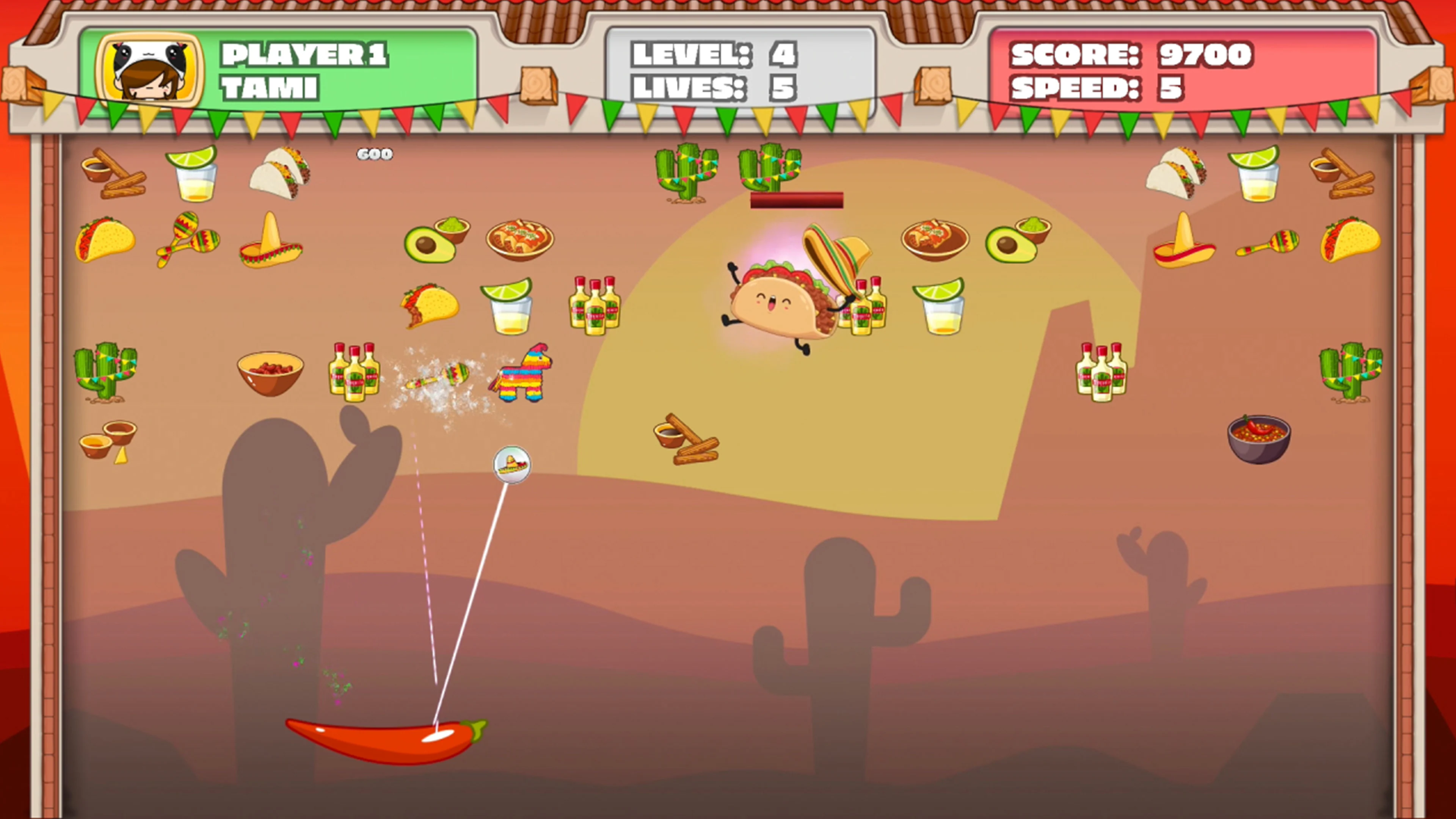Click the SCORE display showing 9700
The image size is (1456, 819).
point(1130,54)
